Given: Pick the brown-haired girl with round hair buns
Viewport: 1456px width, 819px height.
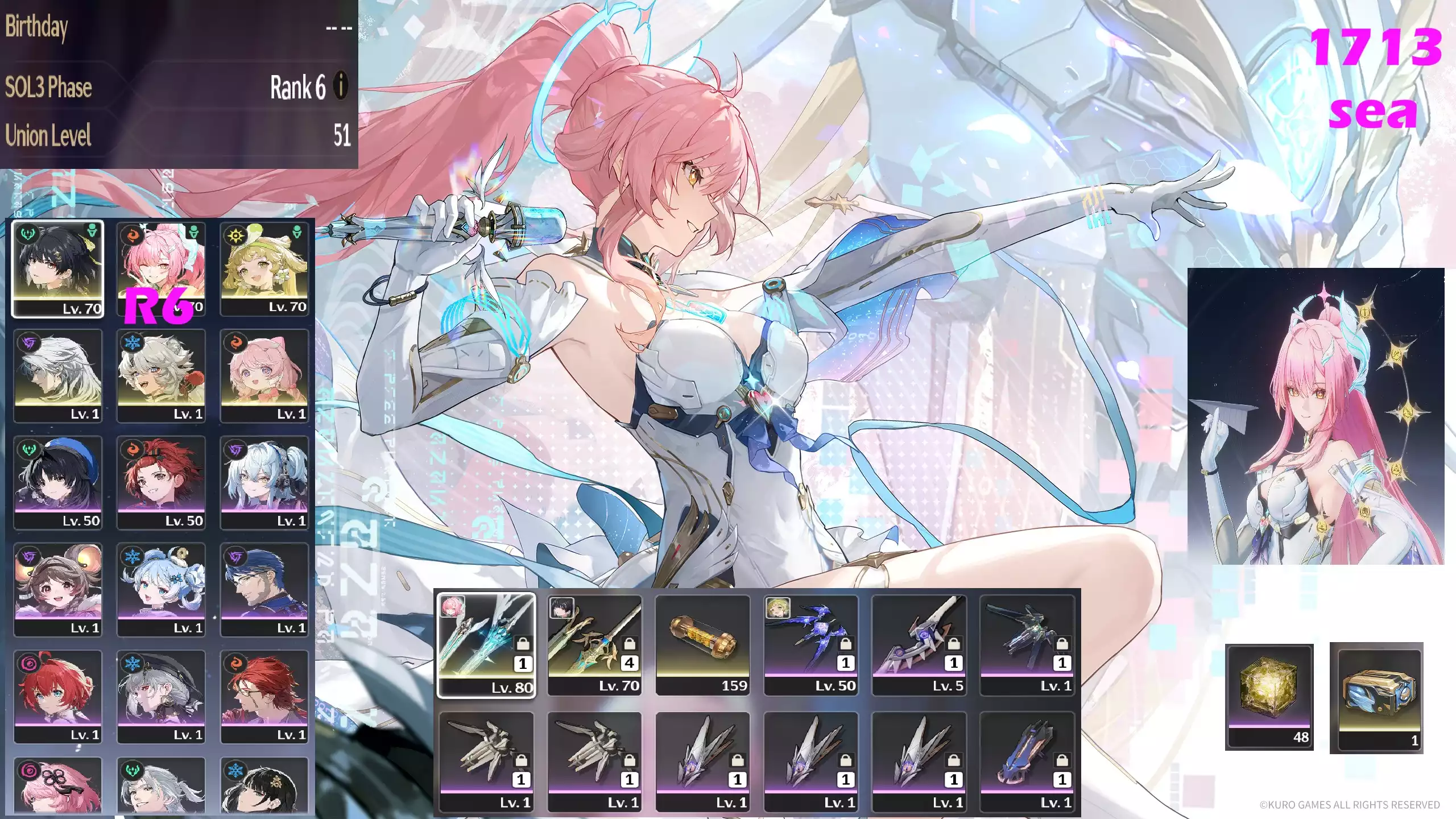Looking at the screenshot, I should [58, 589].
